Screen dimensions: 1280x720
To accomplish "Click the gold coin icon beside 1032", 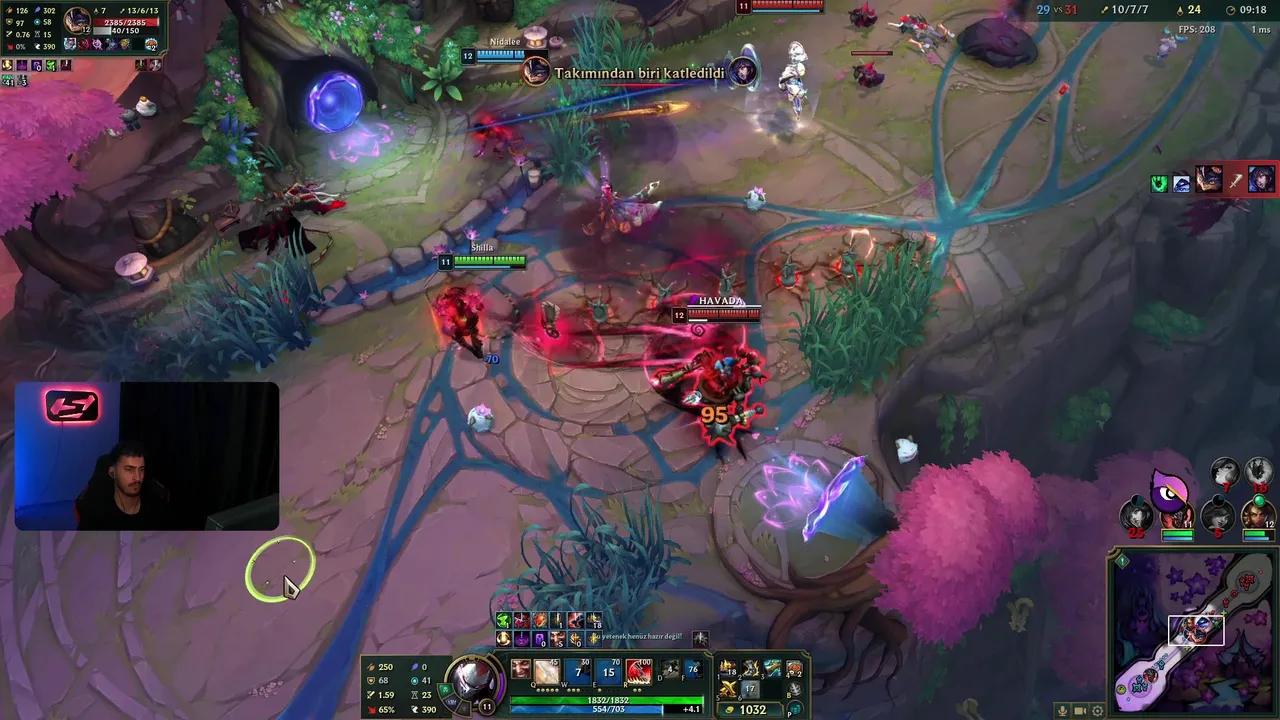I will (x=729, y=710).
